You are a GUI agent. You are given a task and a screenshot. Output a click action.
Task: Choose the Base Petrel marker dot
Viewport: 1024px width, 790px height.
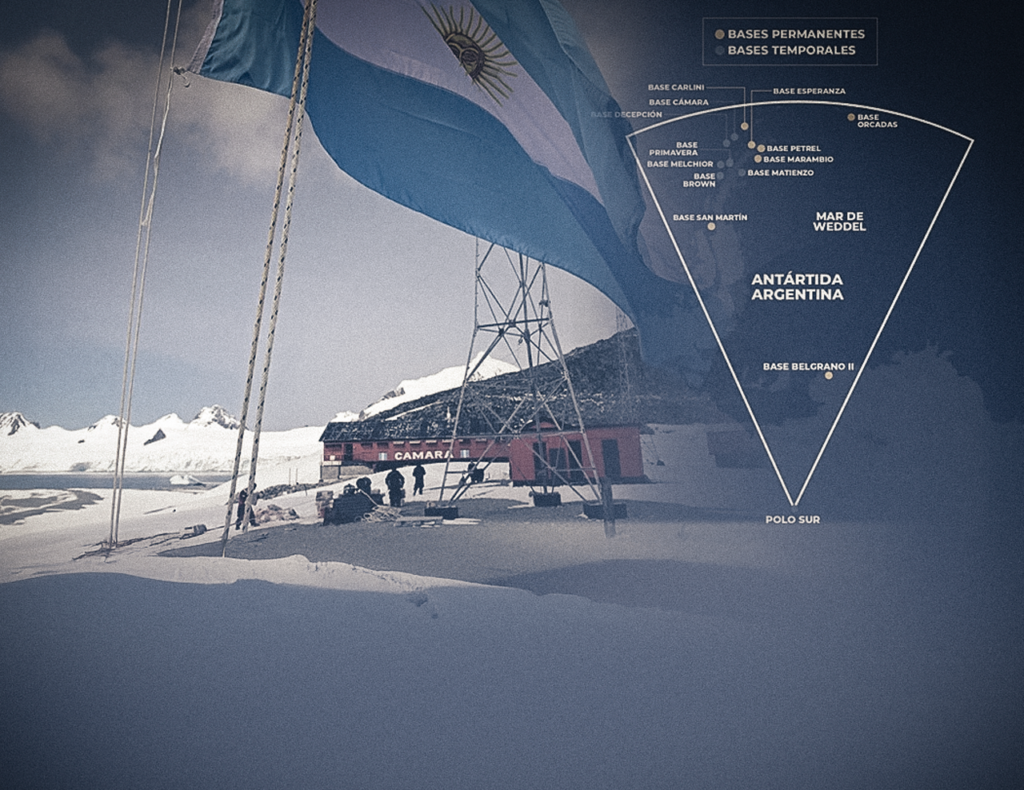tap(760, 148)
